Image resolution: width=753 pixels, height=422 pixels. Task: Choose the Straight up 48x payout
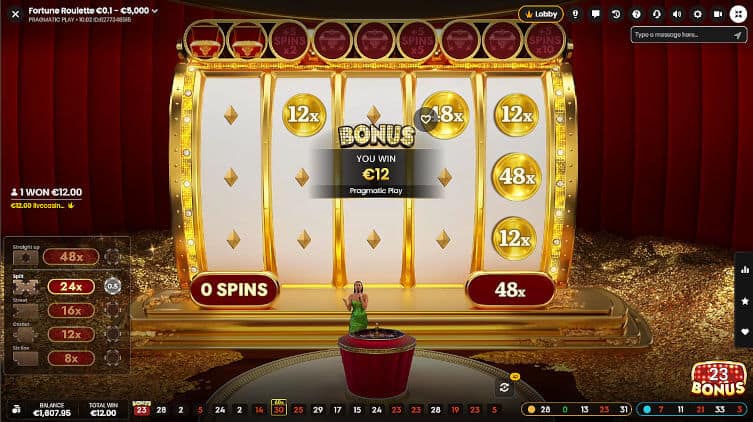click(x=71, y=257)
